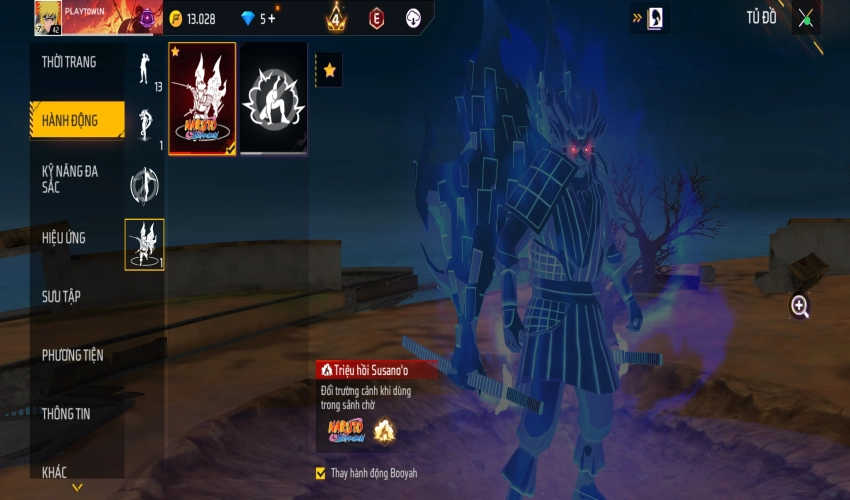
Task: Click the magnifier zoom preview button
Action: click(800, 307)
